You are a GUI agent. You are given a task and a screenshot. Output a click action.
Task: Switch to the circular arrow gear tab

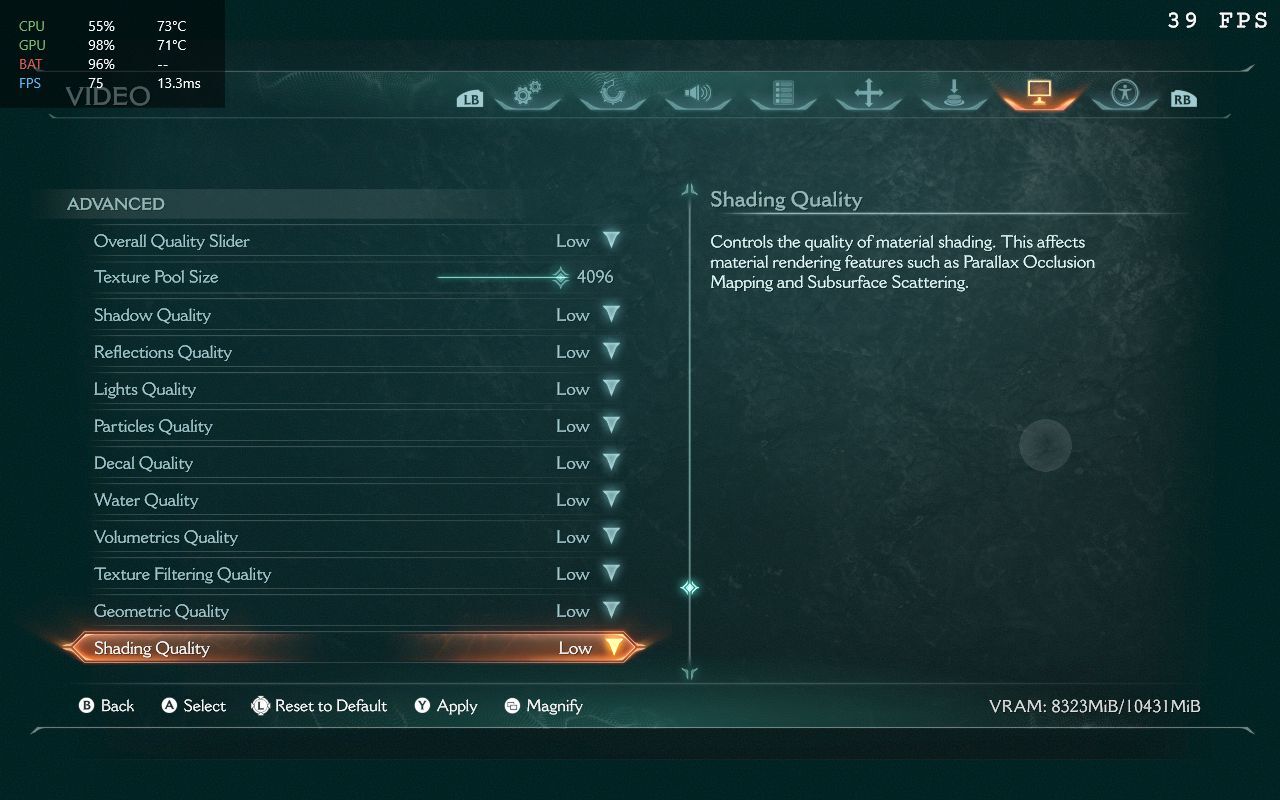[x=612, y=94]
